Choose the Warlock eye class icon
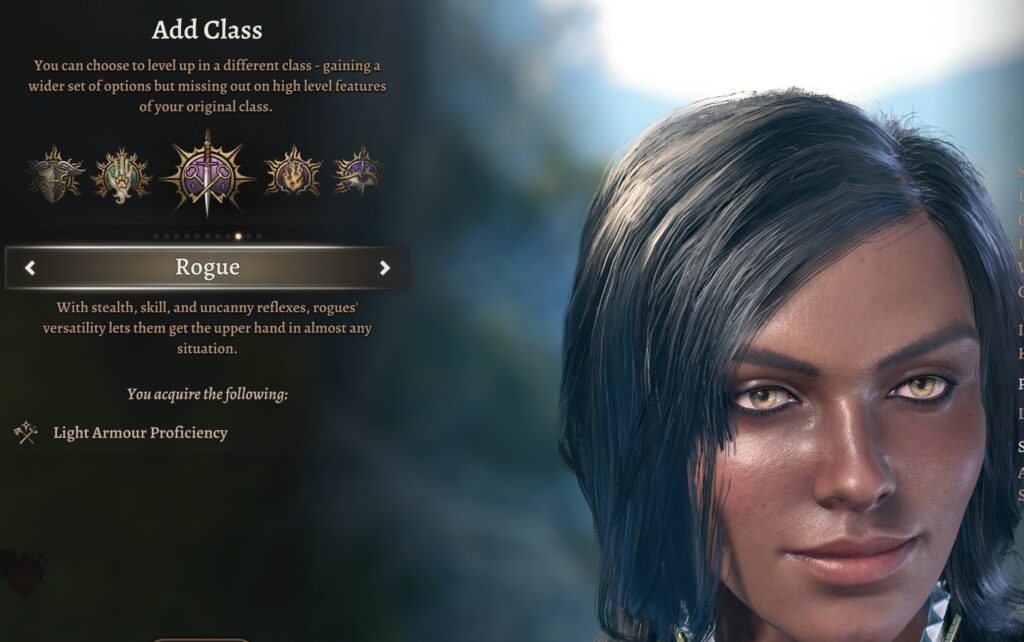This screenshot has height=642, width=1024. click(357, 172)
